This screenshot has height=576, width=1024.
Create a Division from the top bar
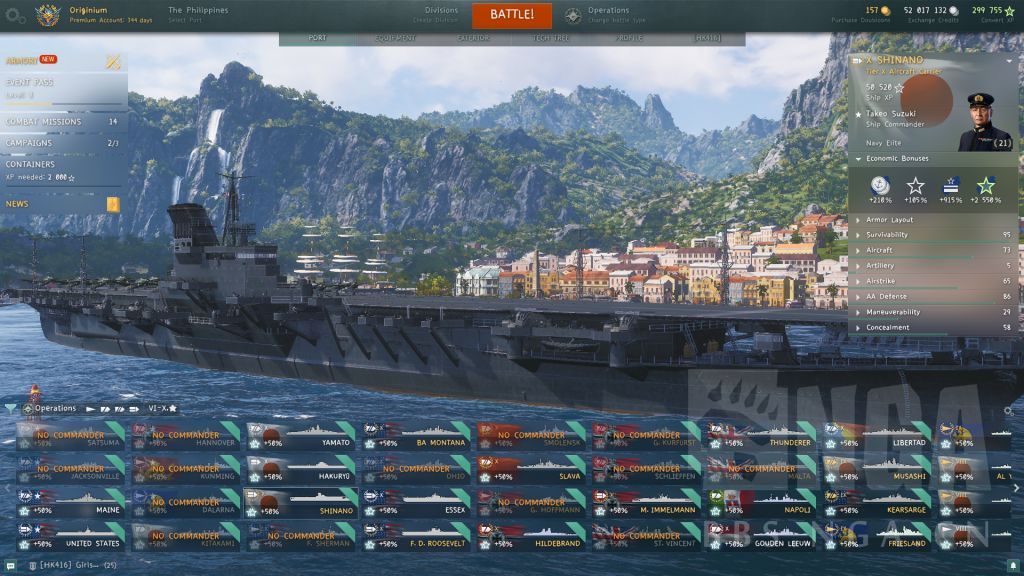(x=441, y=15)
